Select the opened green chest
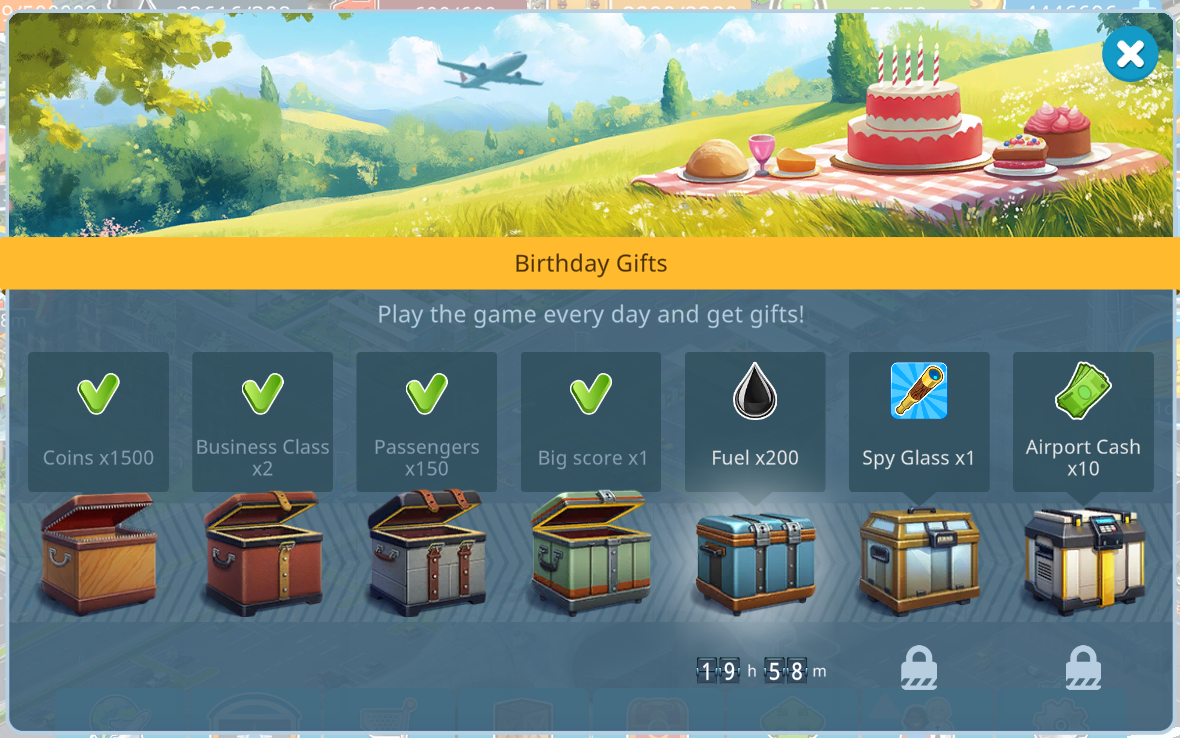 [591, 553]
